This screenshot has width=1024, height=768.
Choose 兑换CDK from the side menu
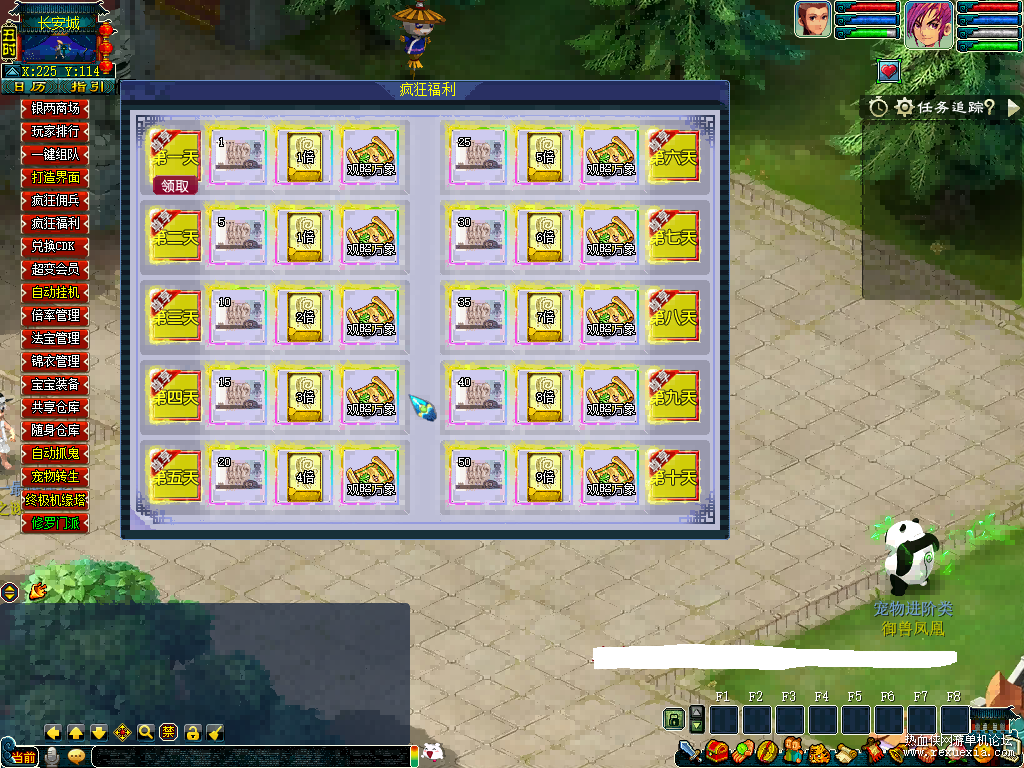55,246
